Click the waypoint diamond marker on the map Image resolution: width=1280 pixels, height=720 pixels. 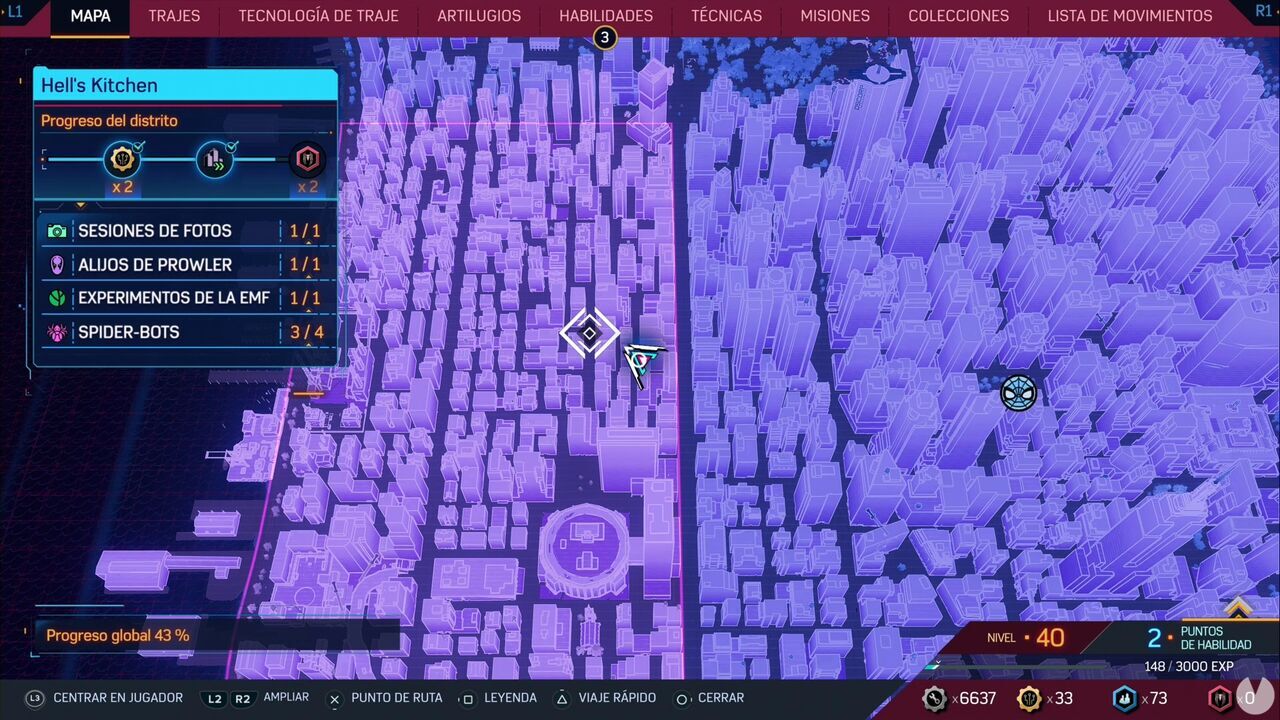coord(589,335)
